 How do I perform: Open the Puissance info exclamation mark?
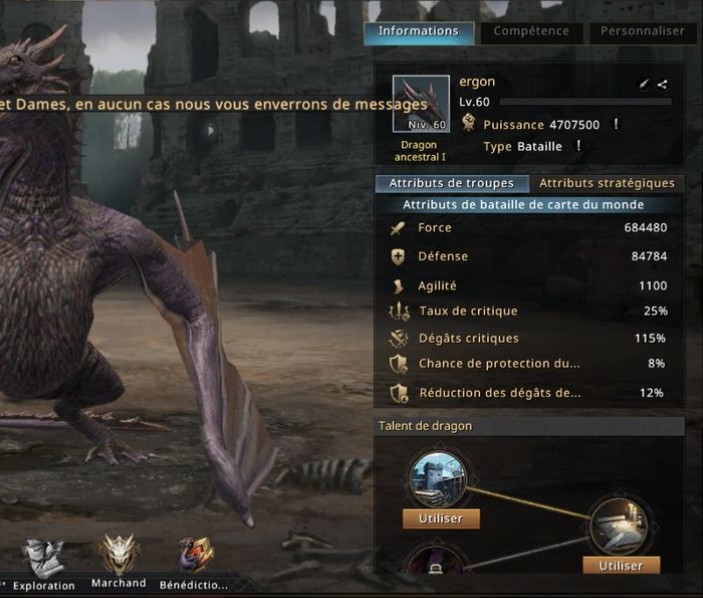616,125
